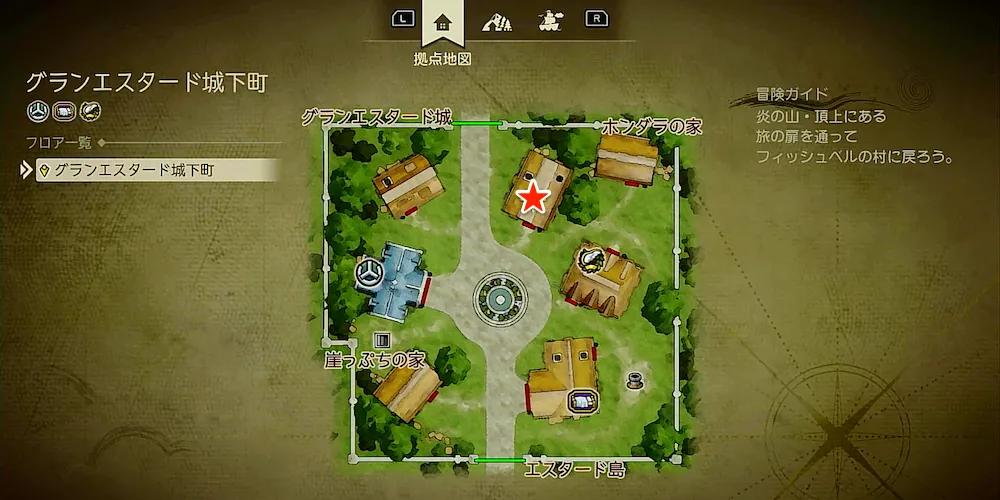Open the sailing ship map tab
This screenshot has width=1000, height=500.
point(548,20)
